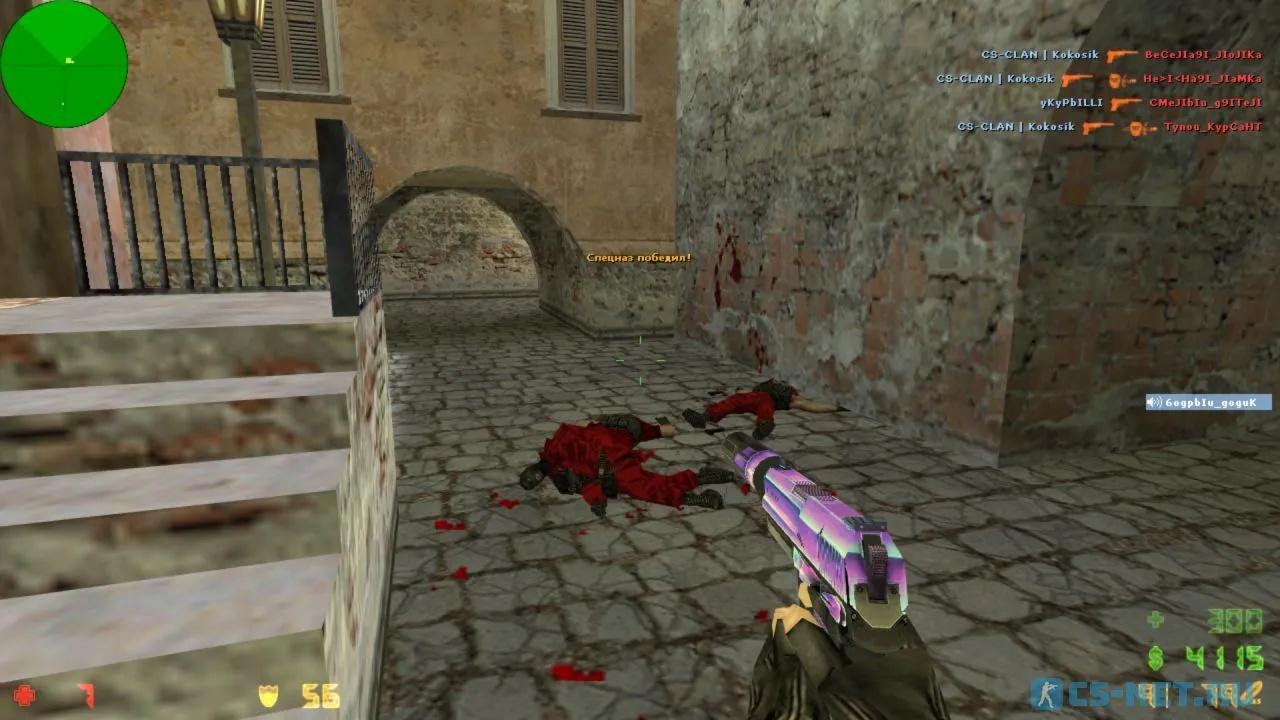Viewport: 1280px width, 720px height.
Task: Click the green dollar sign money icon
Action: click(x=1155, y=656)
